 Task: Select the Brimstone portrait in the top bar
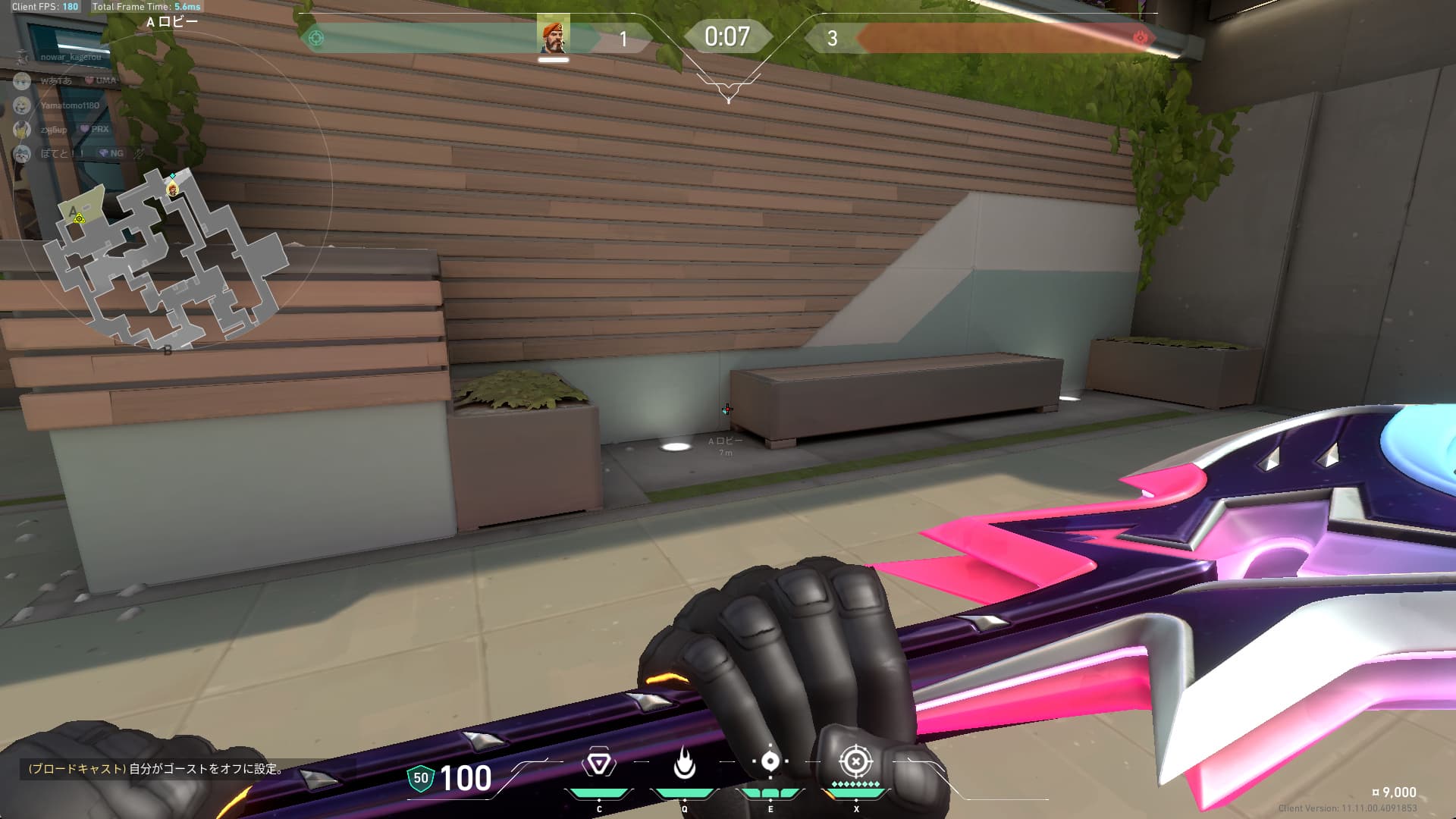[x=553, y=35]
